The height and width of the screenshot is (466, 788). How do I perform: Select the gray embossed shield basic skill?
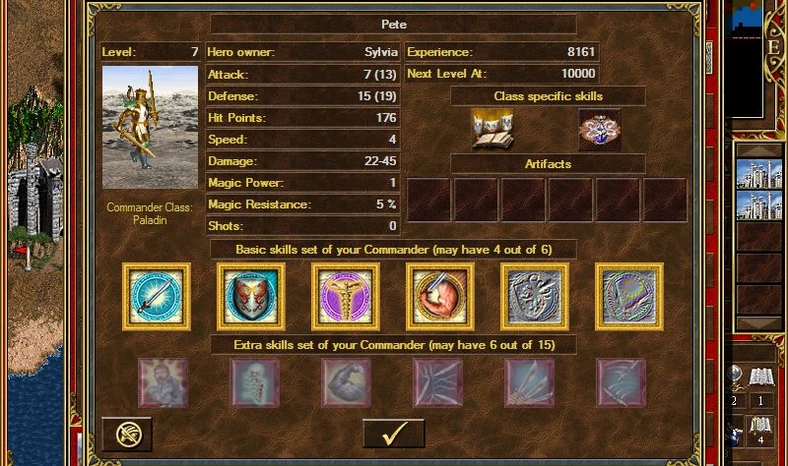(x=535, y=297)
